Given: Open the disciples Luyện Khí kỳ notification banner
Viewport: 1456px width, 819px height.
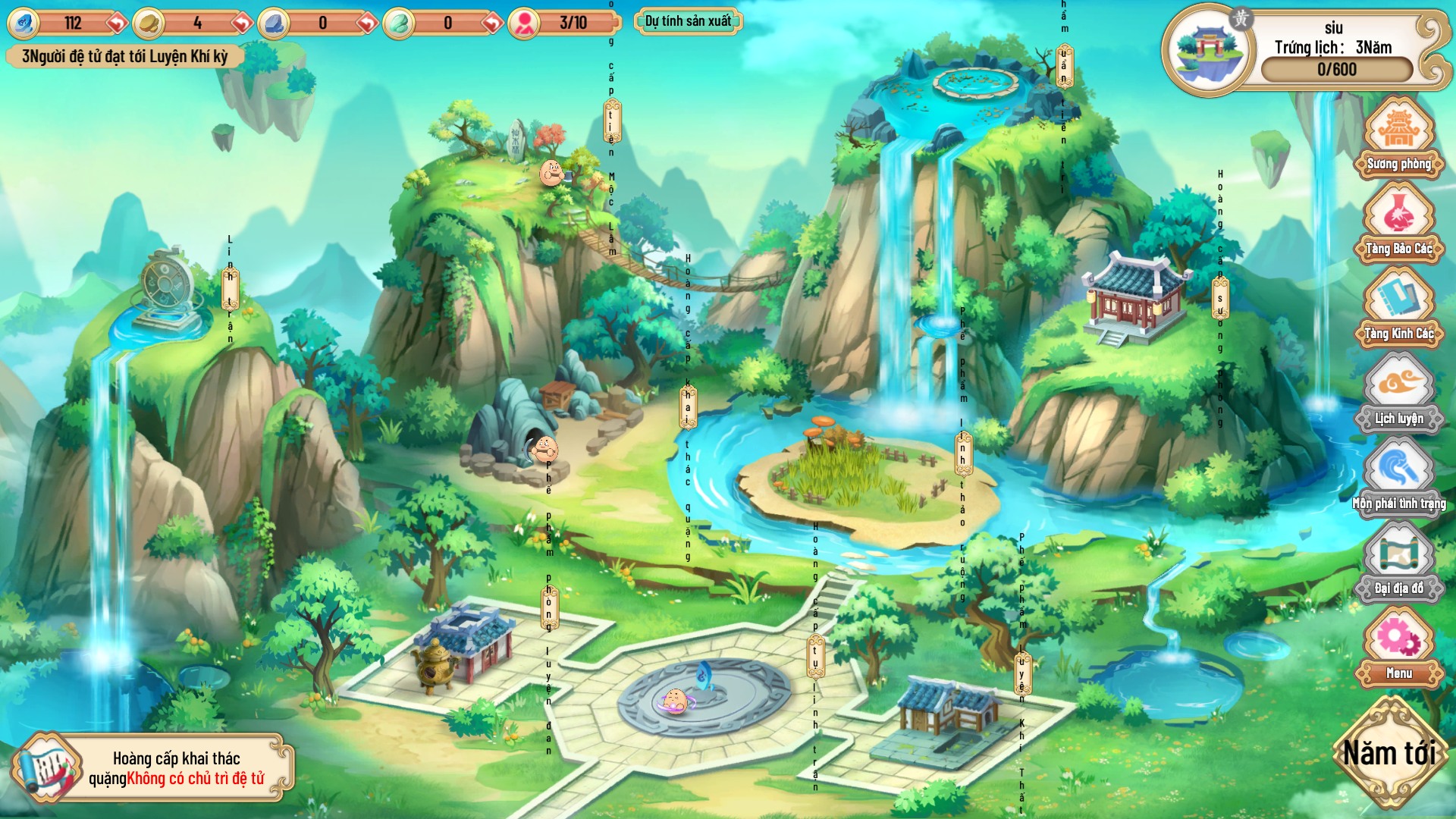Looking at the screenshot, I should [x=121, y=55].
